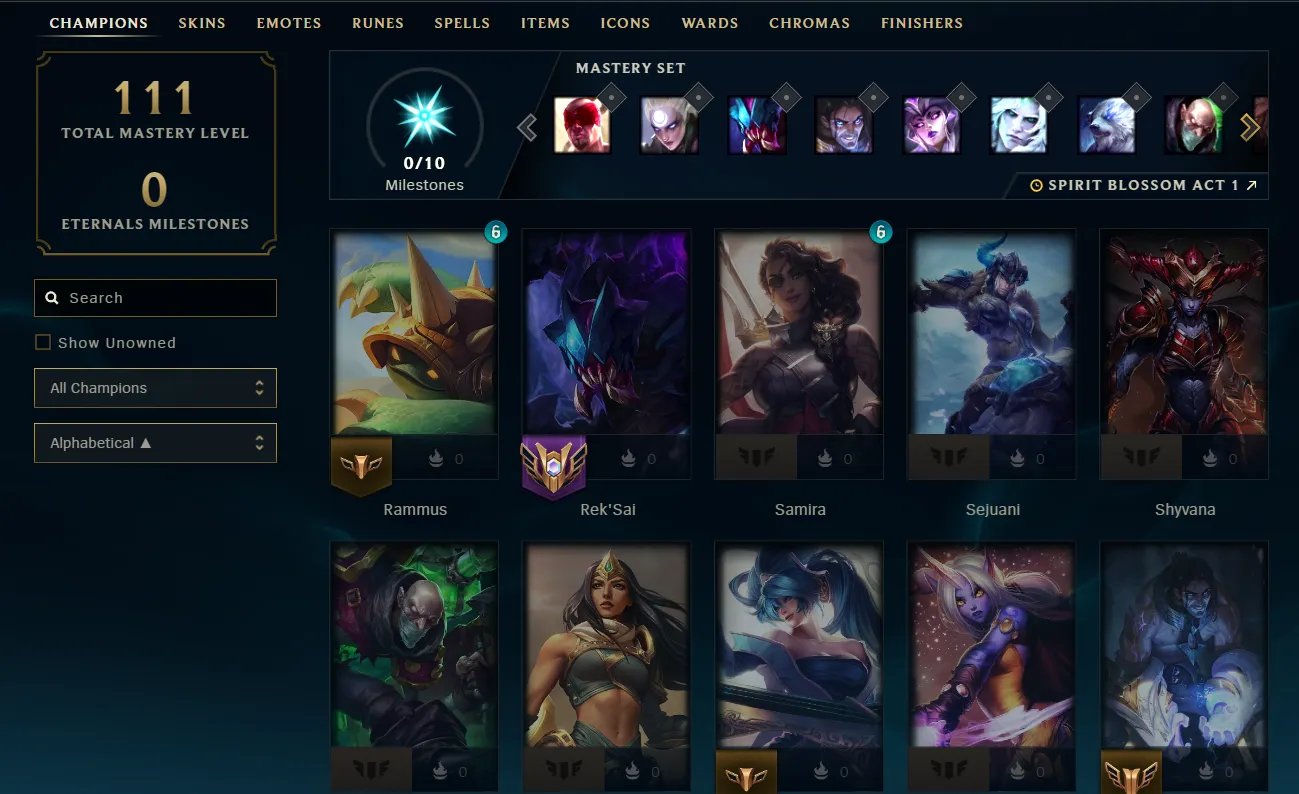Click the level 6 badge on Rammus card
Screen dimensions: 1299x794
(x=496, y=231)
